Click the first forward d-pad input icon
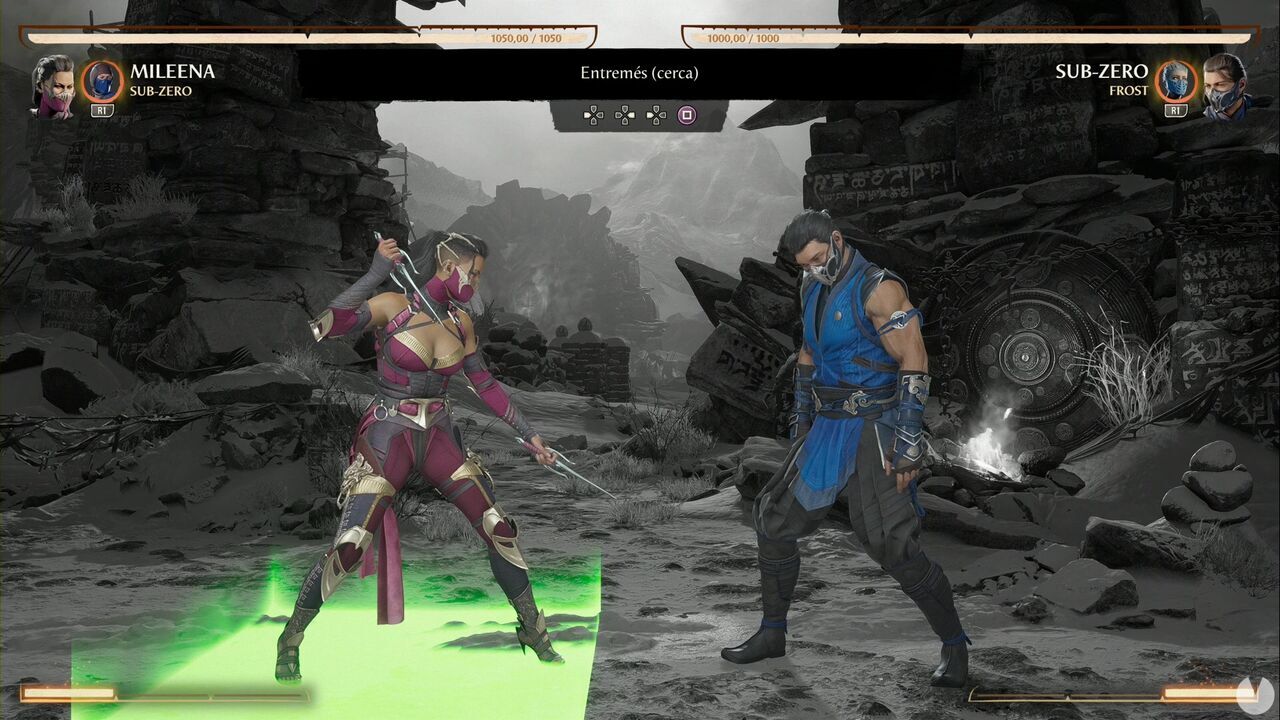The width and height of the screenshot is (1280, 720). coord(593,115)
